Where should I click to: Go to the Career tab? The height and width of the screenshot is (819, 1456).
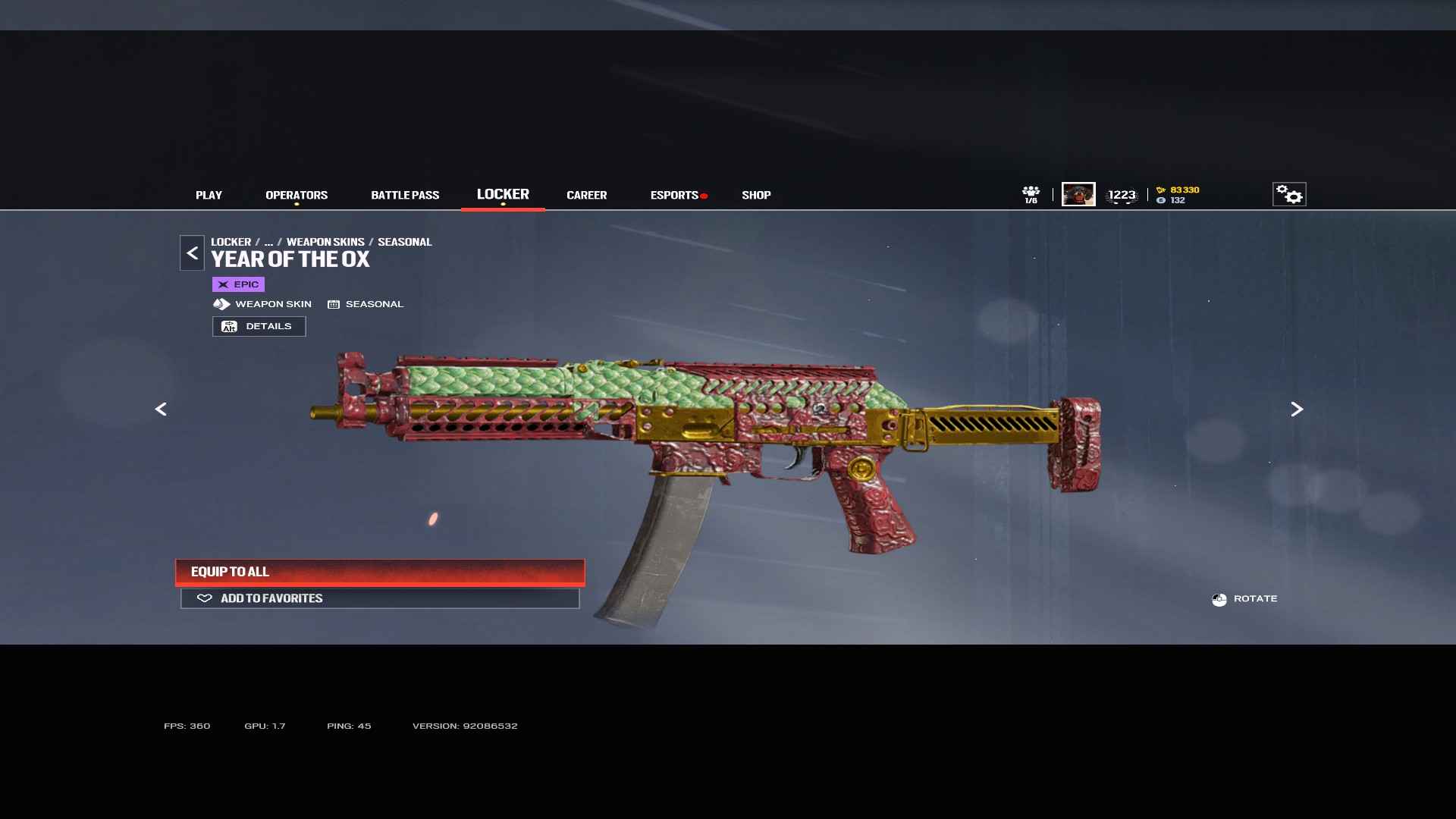tap(586, 195)
